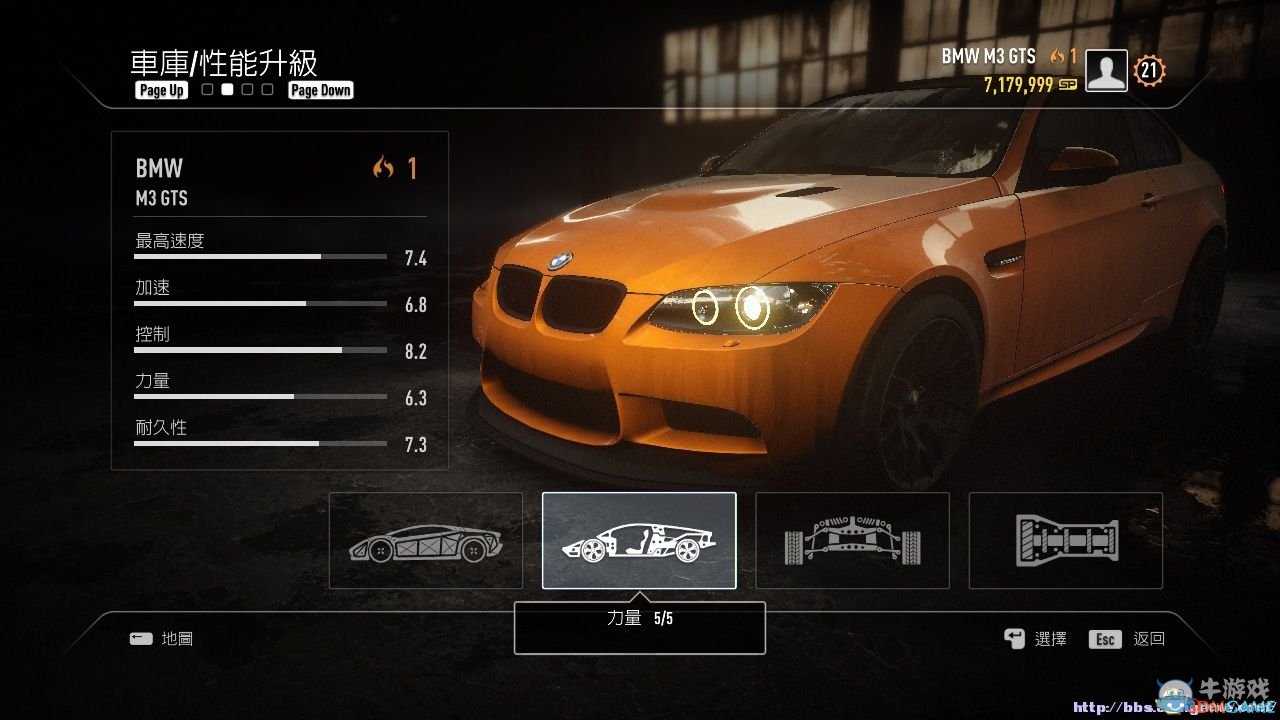Select the chassis upgrade category icon
This screenshot has width=1280, height=720.
425,540
